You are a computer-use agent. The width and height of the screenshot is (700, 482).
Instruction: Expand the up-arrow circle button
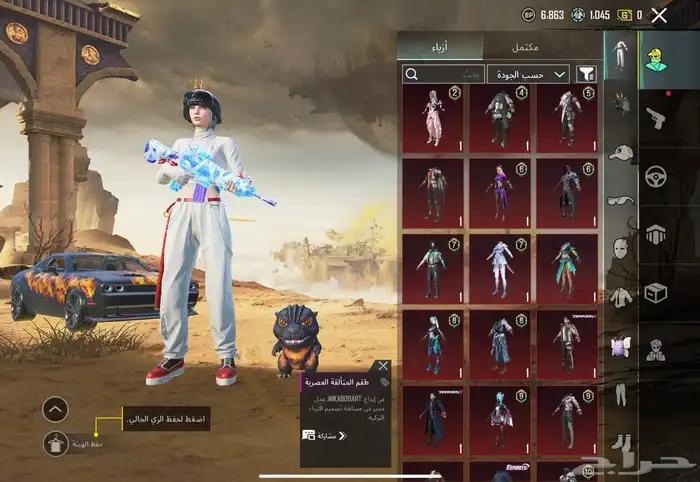pyautogui.click(x=56, y=408)
